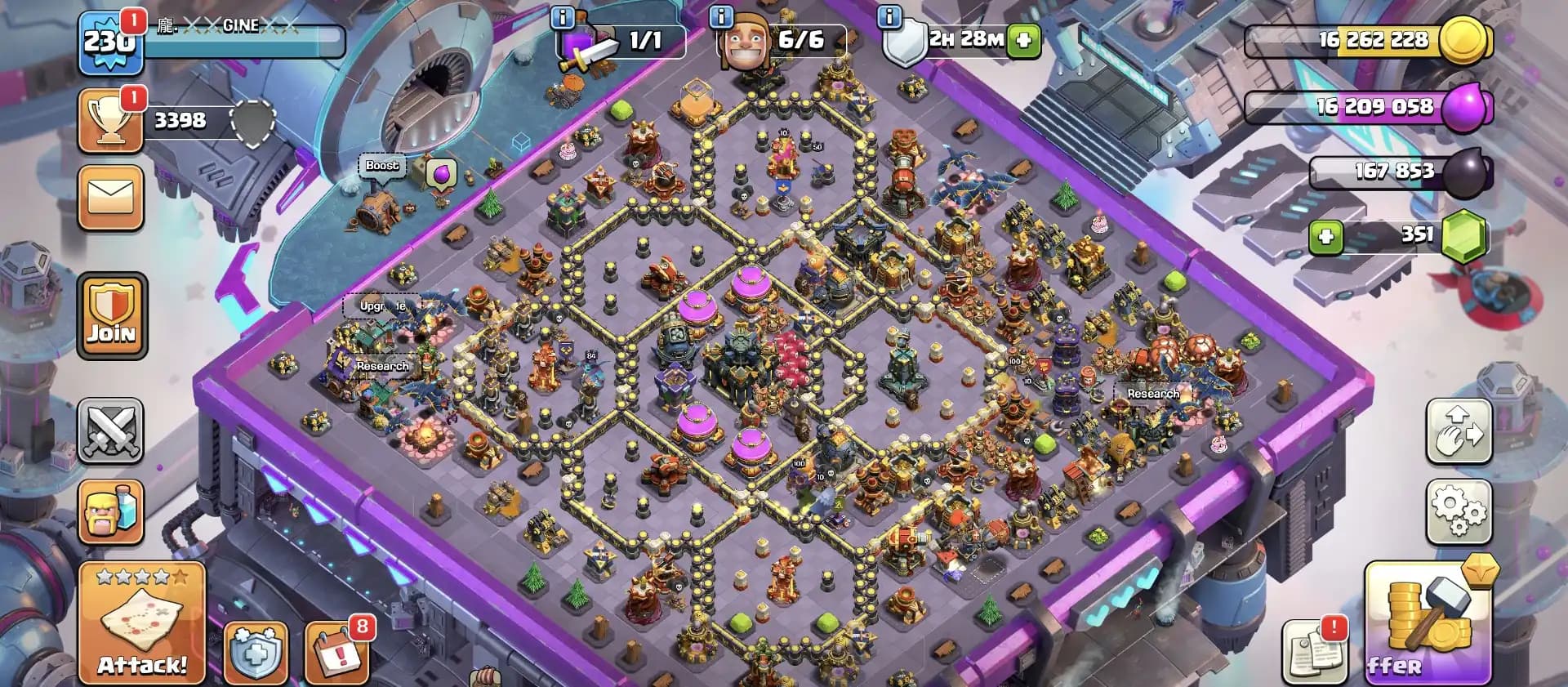
Task: Open the in-game mail inbox
Action: coord(111,198)
